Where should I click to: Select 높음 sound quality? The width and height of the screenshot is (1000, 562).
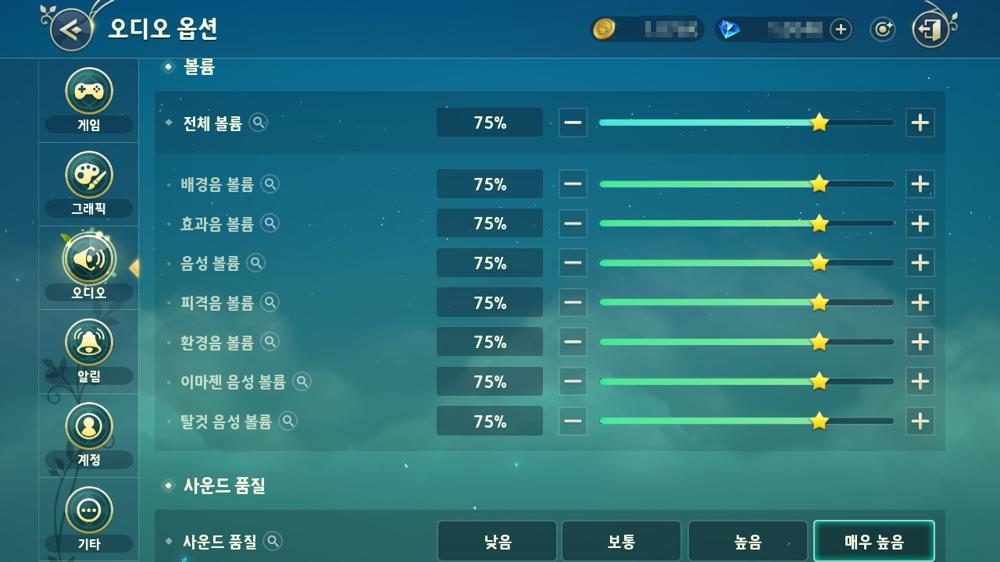coord(747,542)
